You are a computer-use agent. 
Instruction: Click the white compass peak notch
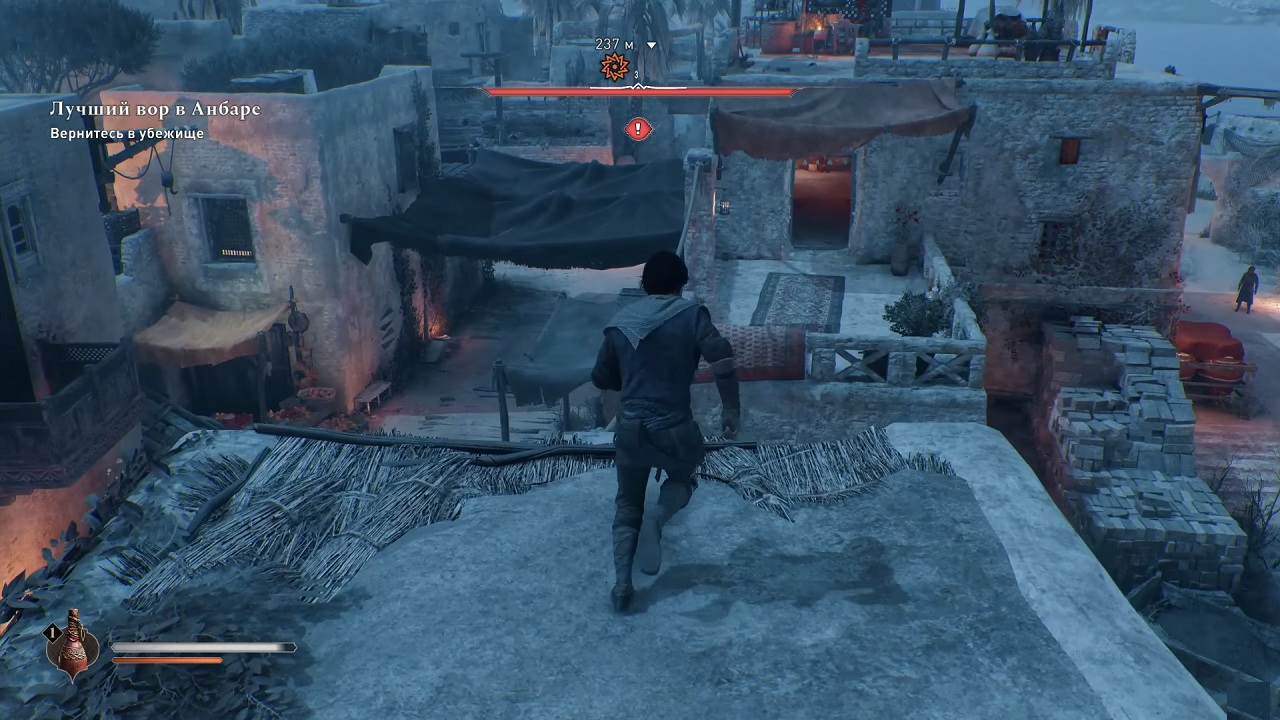point(638,86)
